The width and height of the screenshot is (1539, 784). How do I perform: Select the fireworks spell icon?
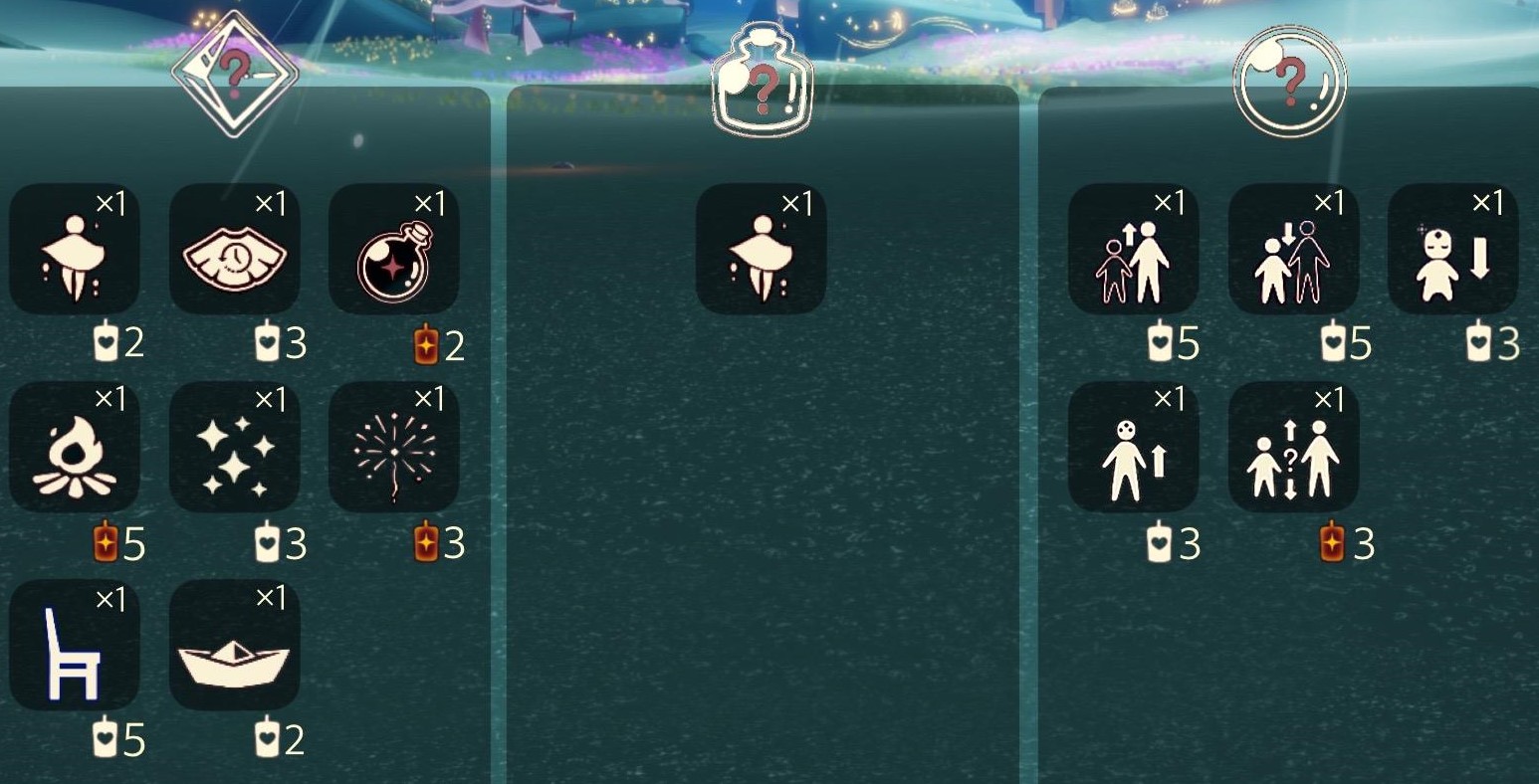[394, 447]
